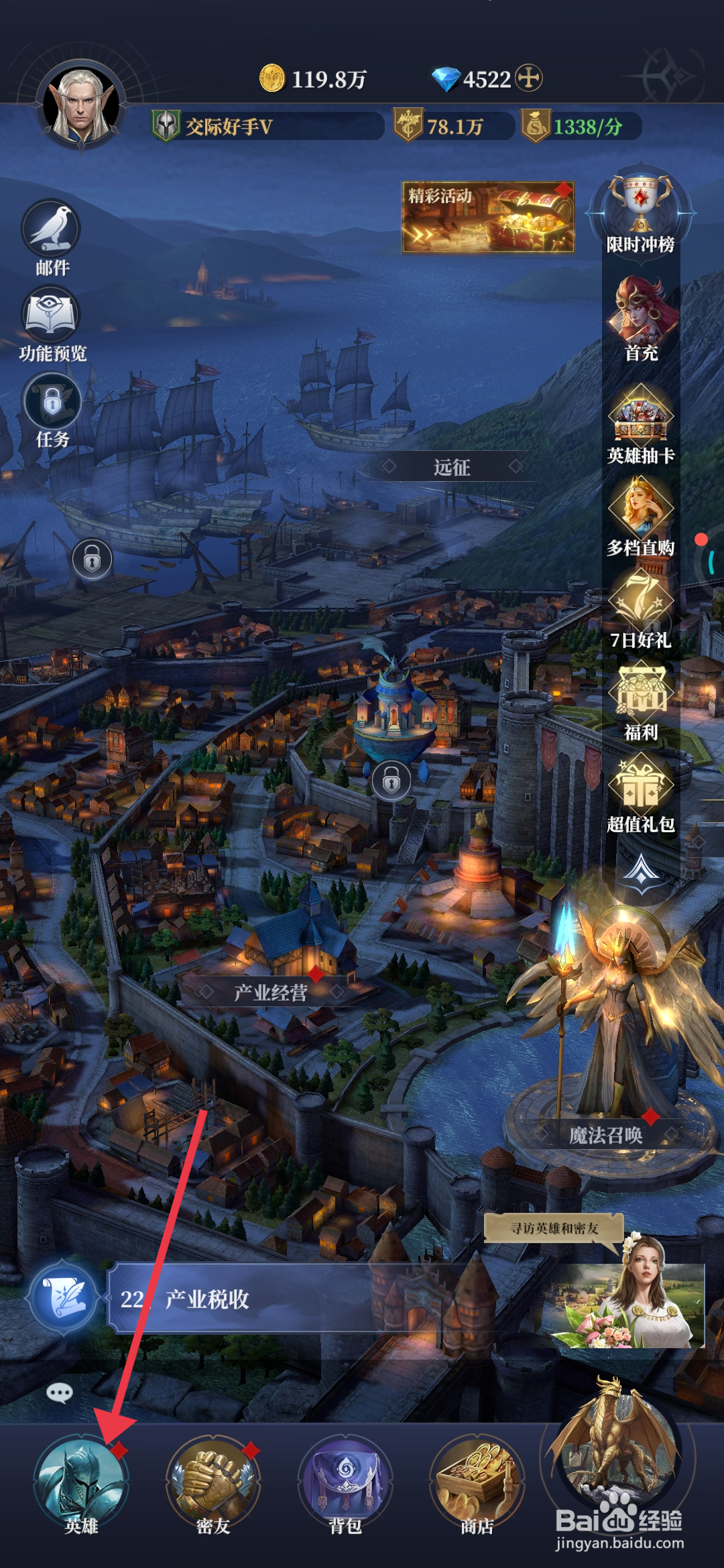Open the chat speech bubble

60,1394
